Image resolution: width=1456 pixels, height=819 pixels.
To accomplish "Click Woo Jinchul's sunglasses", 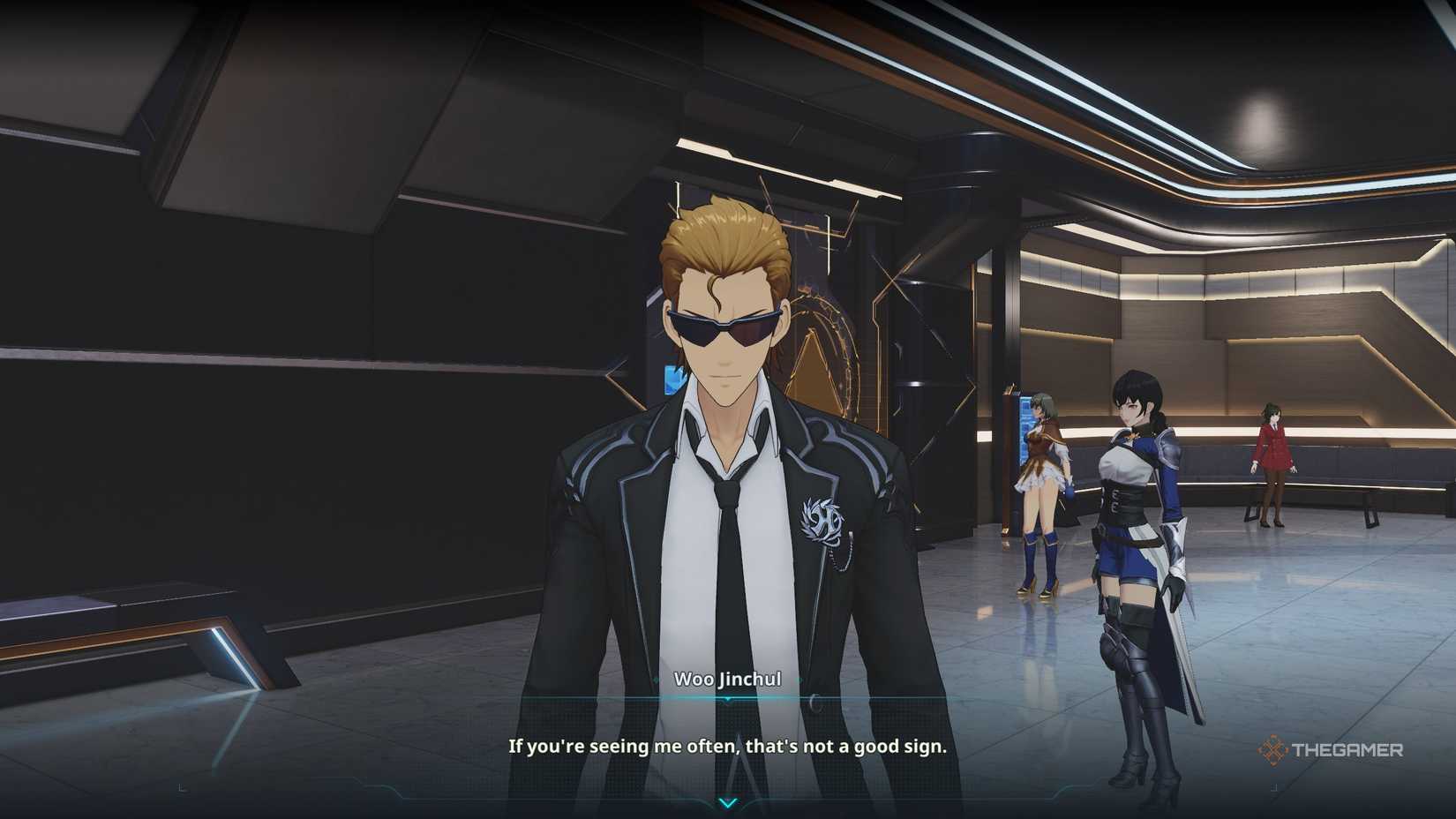I will pyautogui.click(x=724, y=326).
